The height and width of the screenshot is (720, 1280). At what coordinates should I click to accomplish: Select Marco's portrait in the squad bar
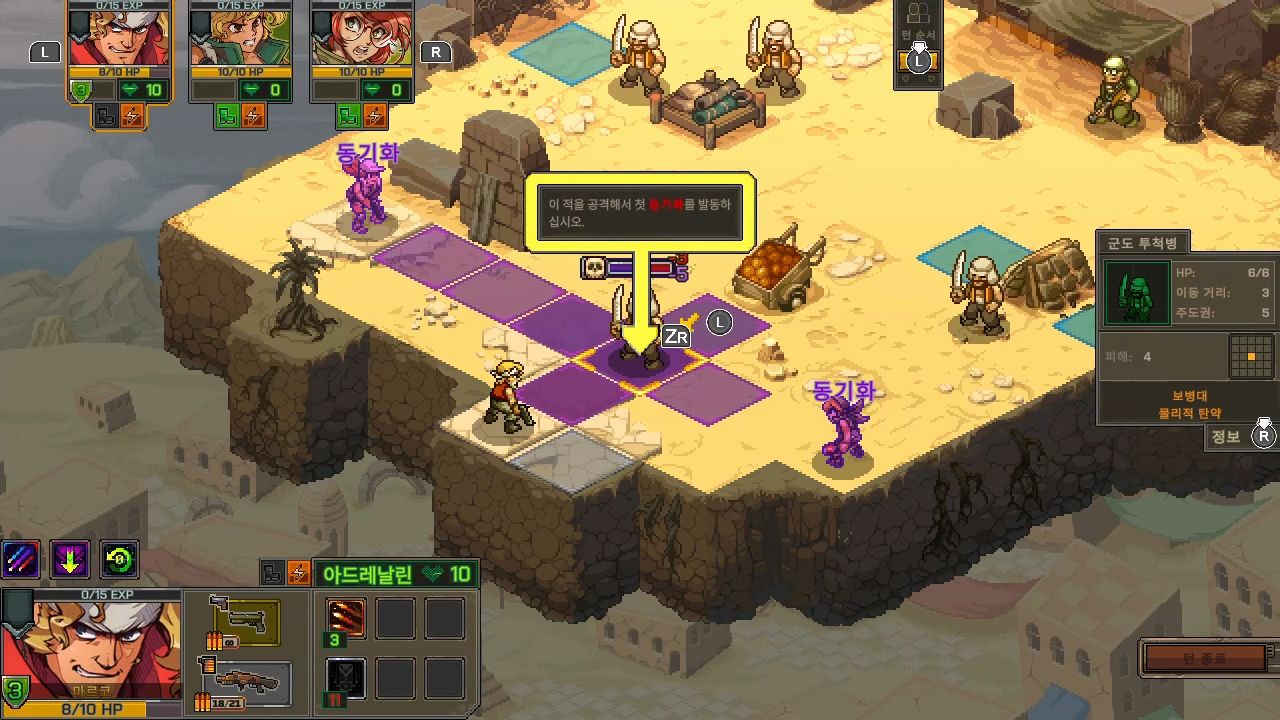(x=118, y=37)
